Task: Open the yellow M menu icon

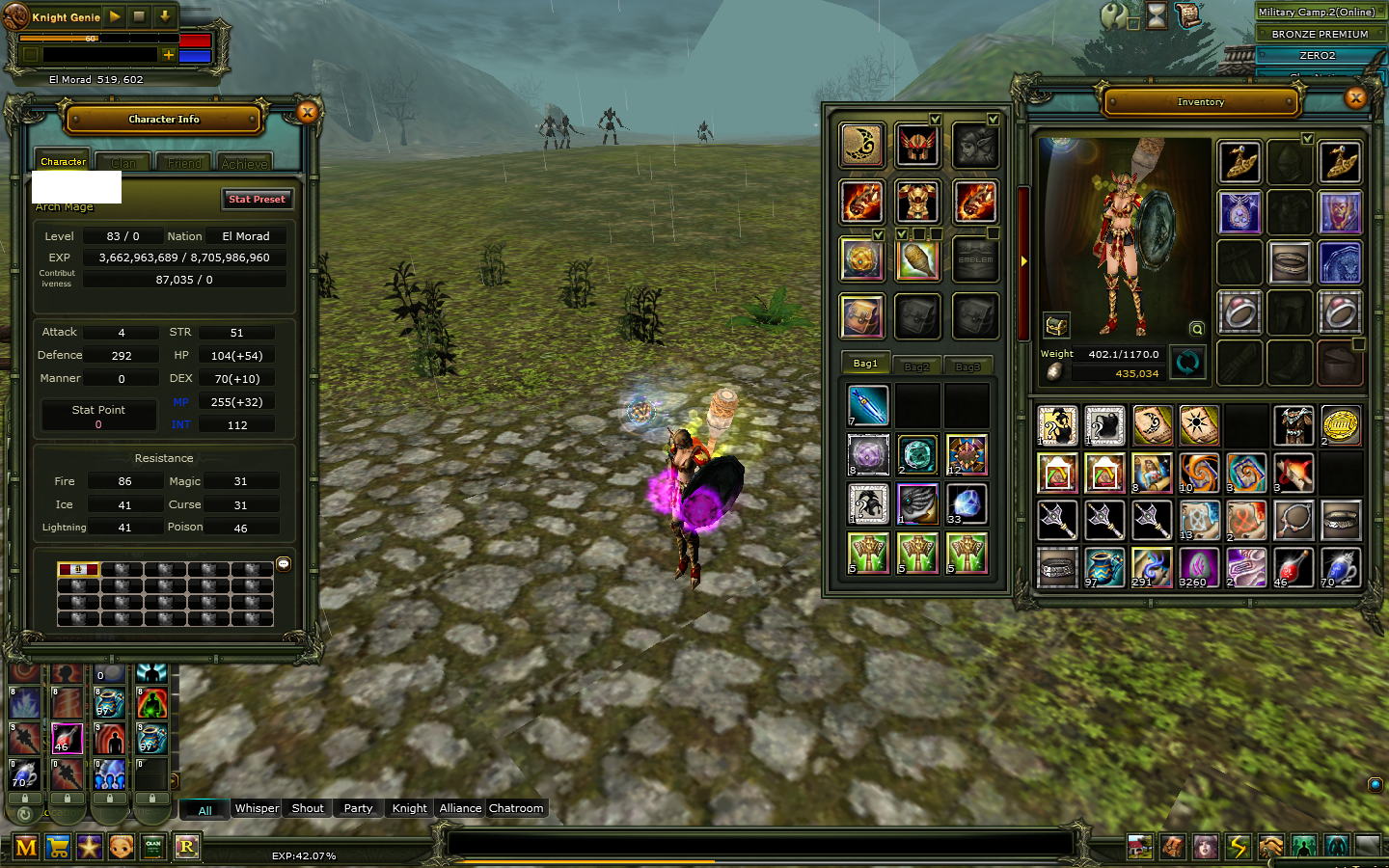Action: coord(26,847)
